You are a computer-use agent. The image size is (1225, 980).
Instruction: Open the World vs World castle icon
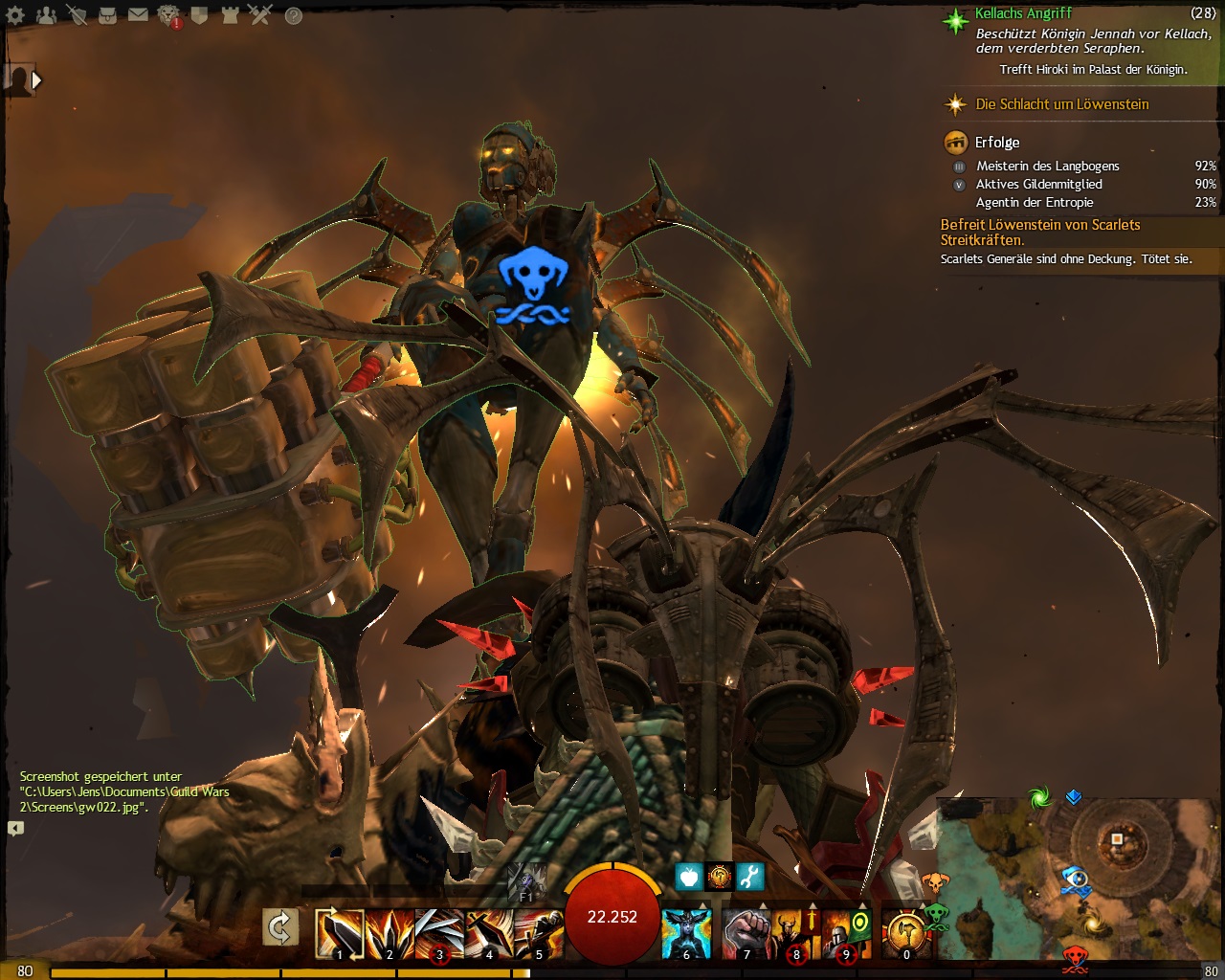230,15
